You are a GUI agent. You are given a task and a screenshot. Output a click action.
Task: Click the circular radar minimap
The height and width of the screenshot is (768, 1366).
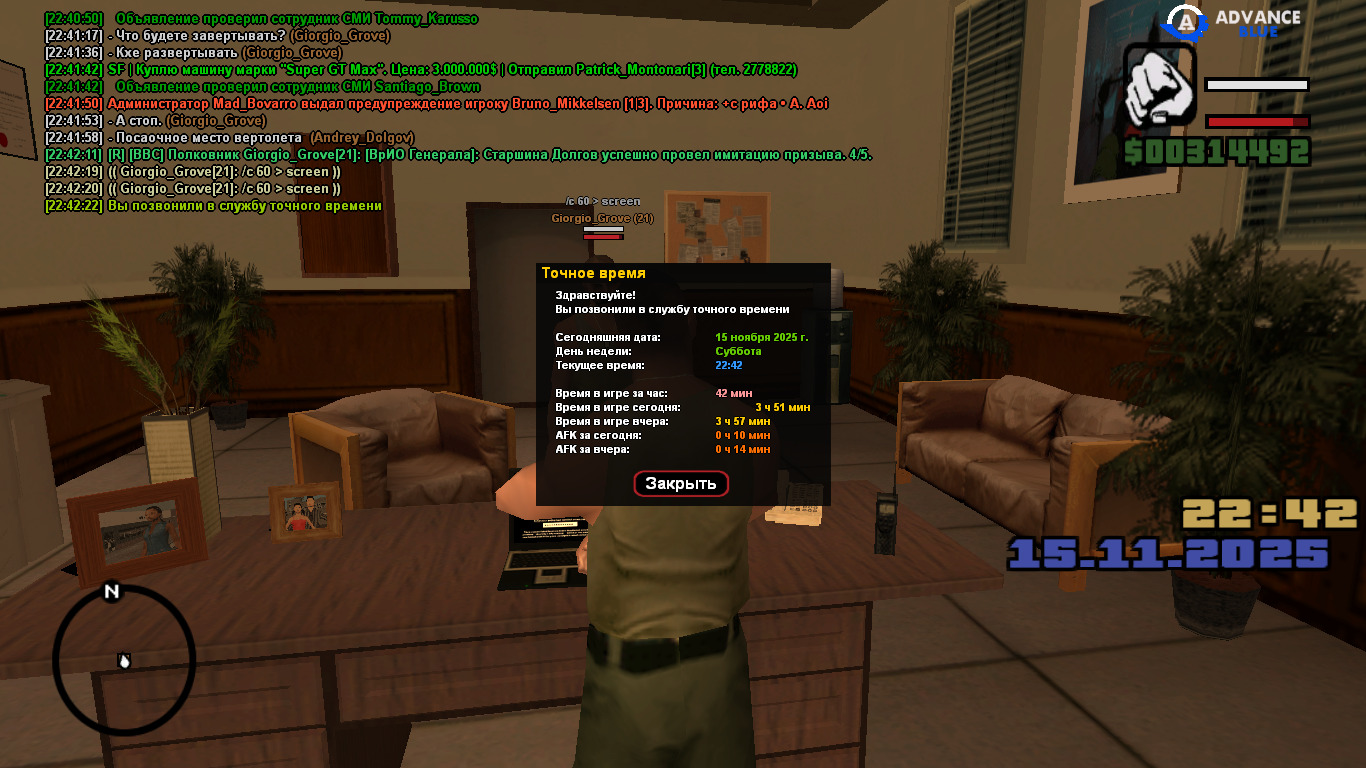pos(124,659)
